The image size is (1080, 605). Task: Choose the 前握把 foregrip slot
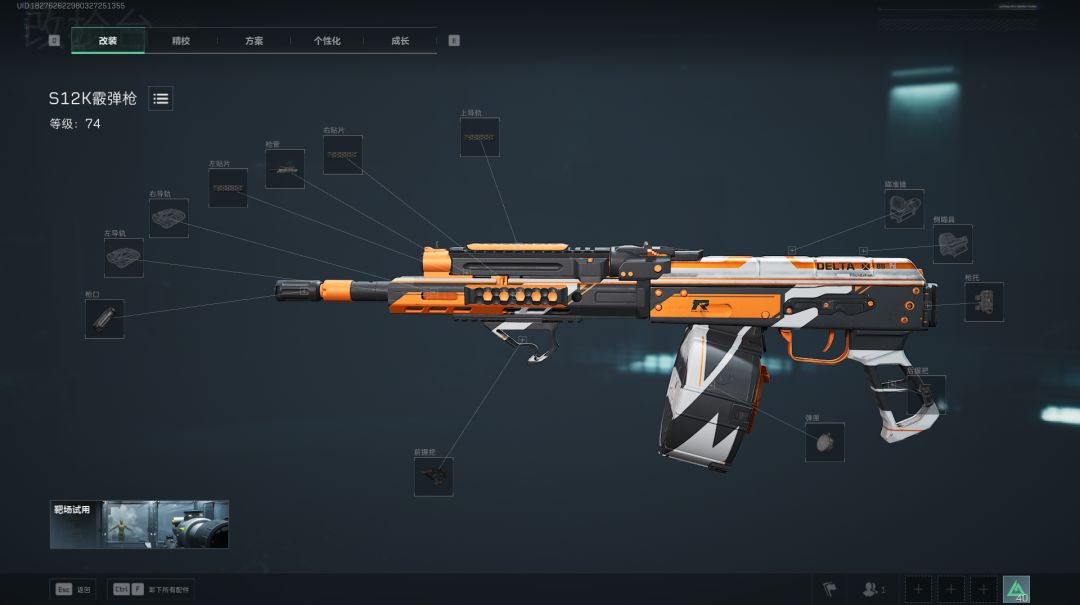point(434,476)
